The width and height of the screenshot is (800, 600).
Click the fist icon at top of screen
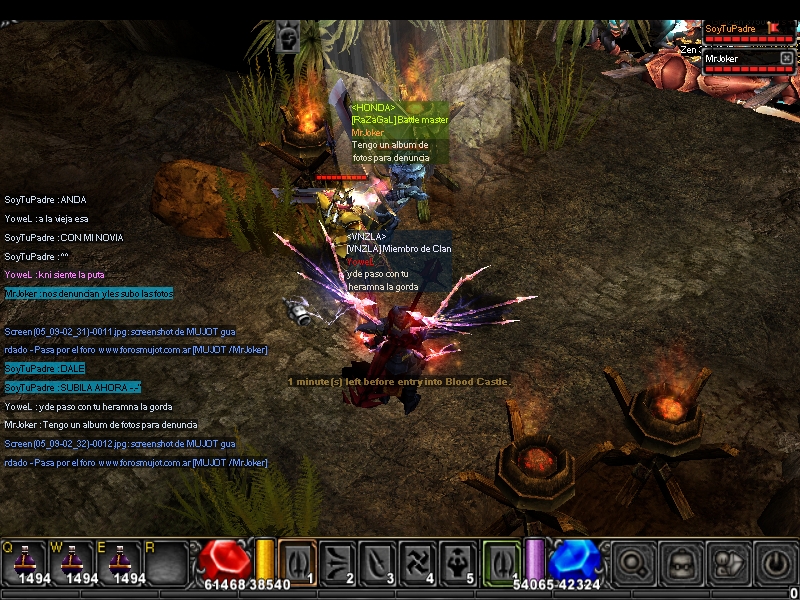pos(287,37)
